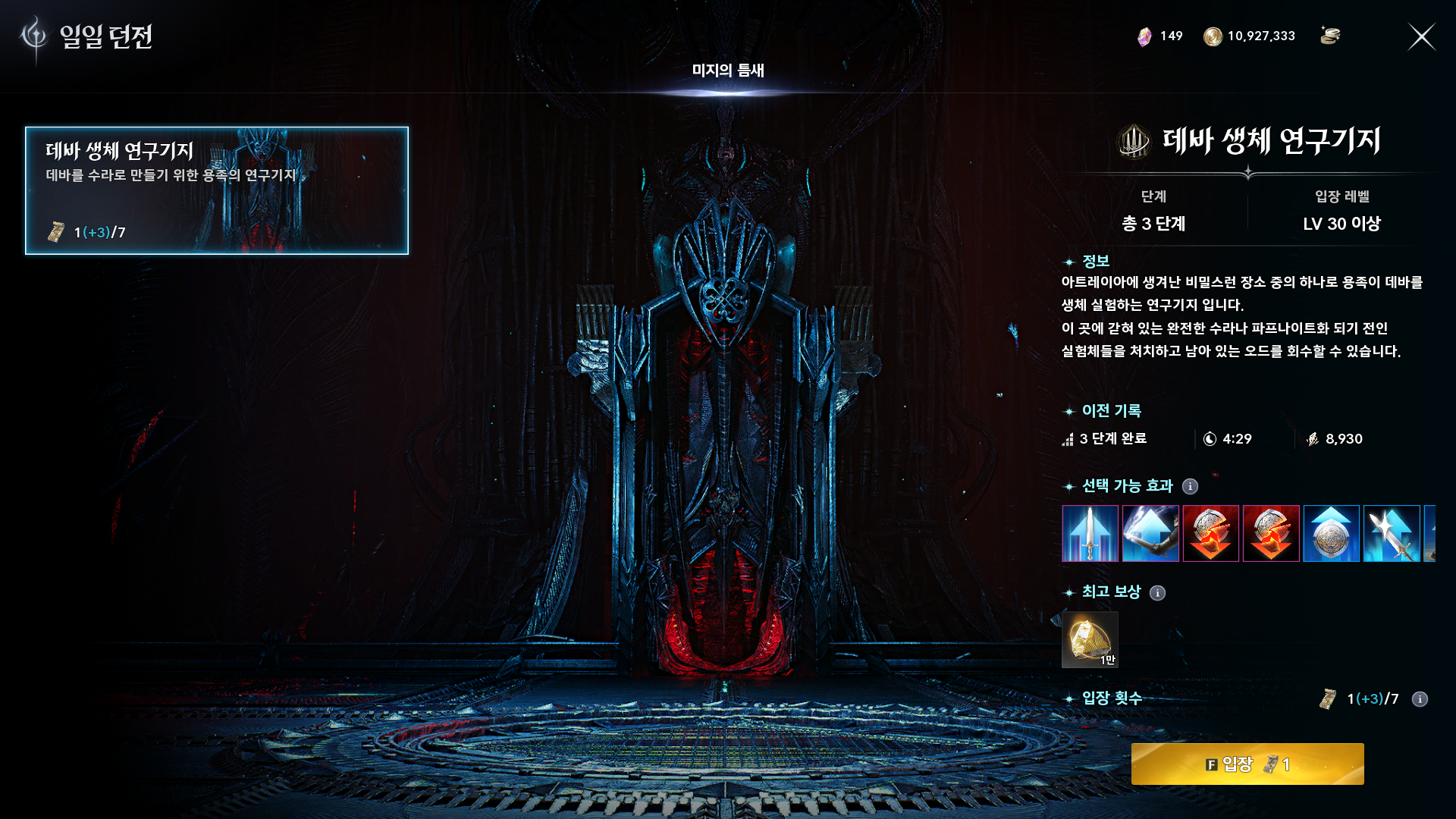This screenshot has width=1456, height=819.
Task: Inspect the gold ring reward item
Action: pyautogui.click(x=1090, y=640)
